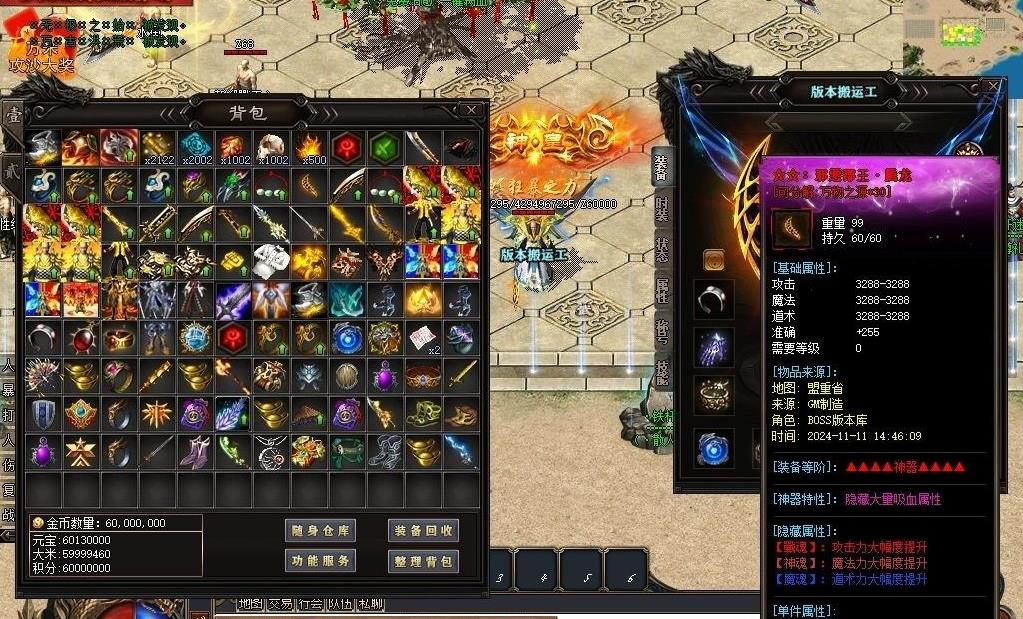This screenshot has height=619, width=1023.
Task: Select the silver ring equipment slot
Action: [714, 299]
